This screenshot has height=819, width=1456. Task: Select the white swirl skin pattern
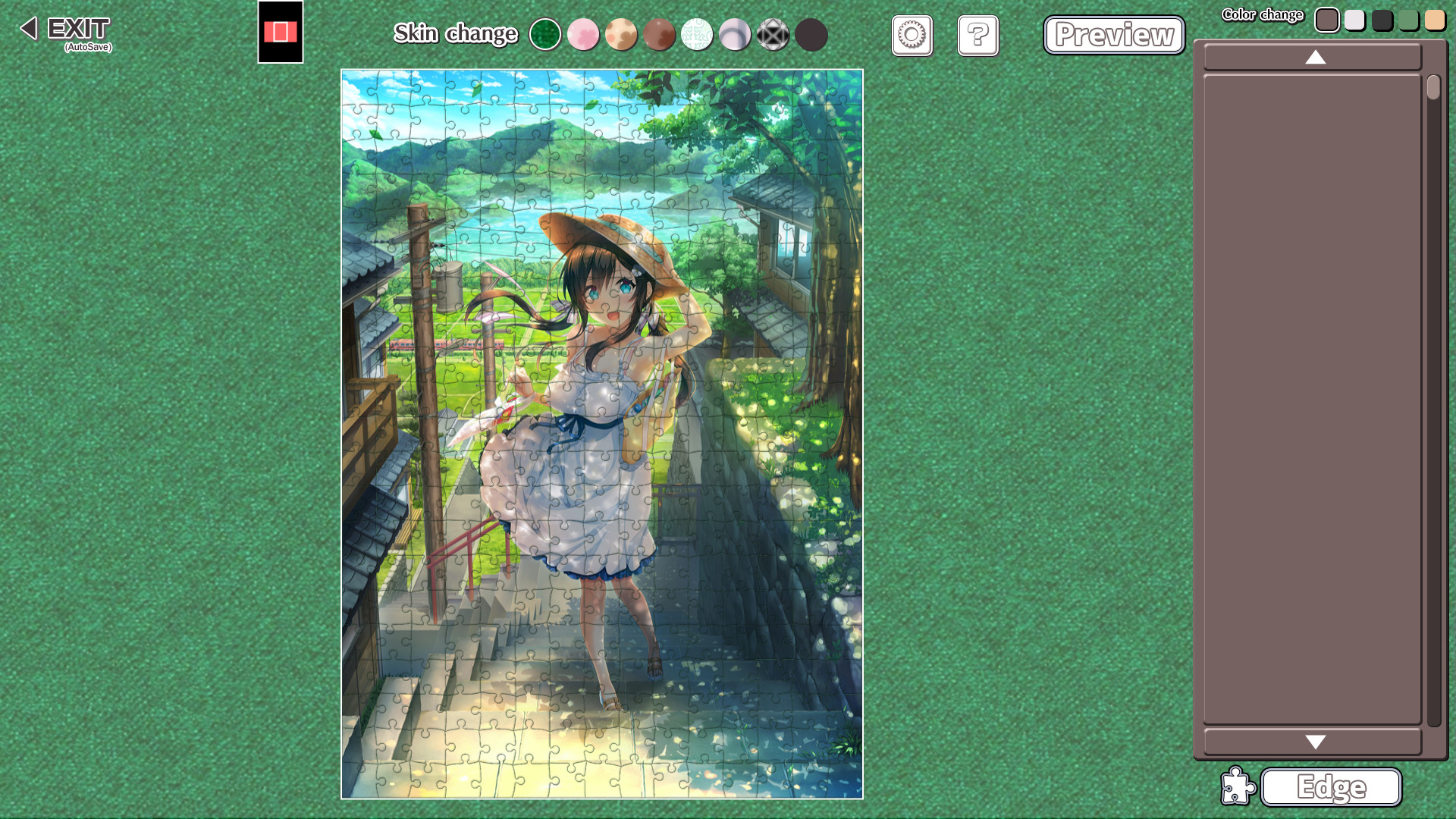698,34
